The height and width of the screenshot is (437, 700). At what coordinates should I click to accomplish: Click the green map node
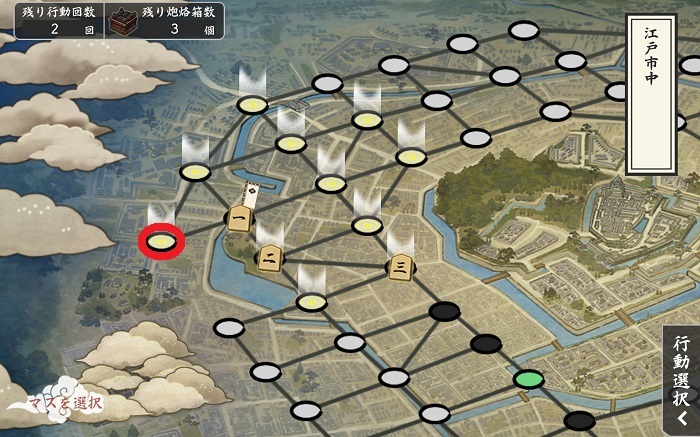pos(528,380)
